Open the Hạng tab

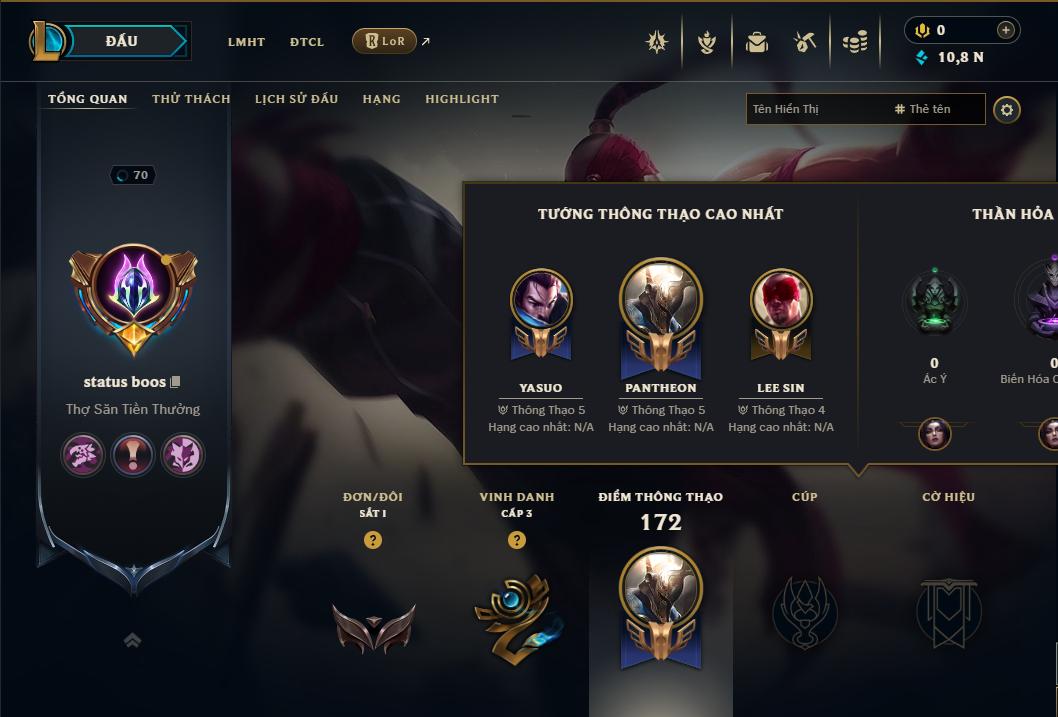click(381, 99)
